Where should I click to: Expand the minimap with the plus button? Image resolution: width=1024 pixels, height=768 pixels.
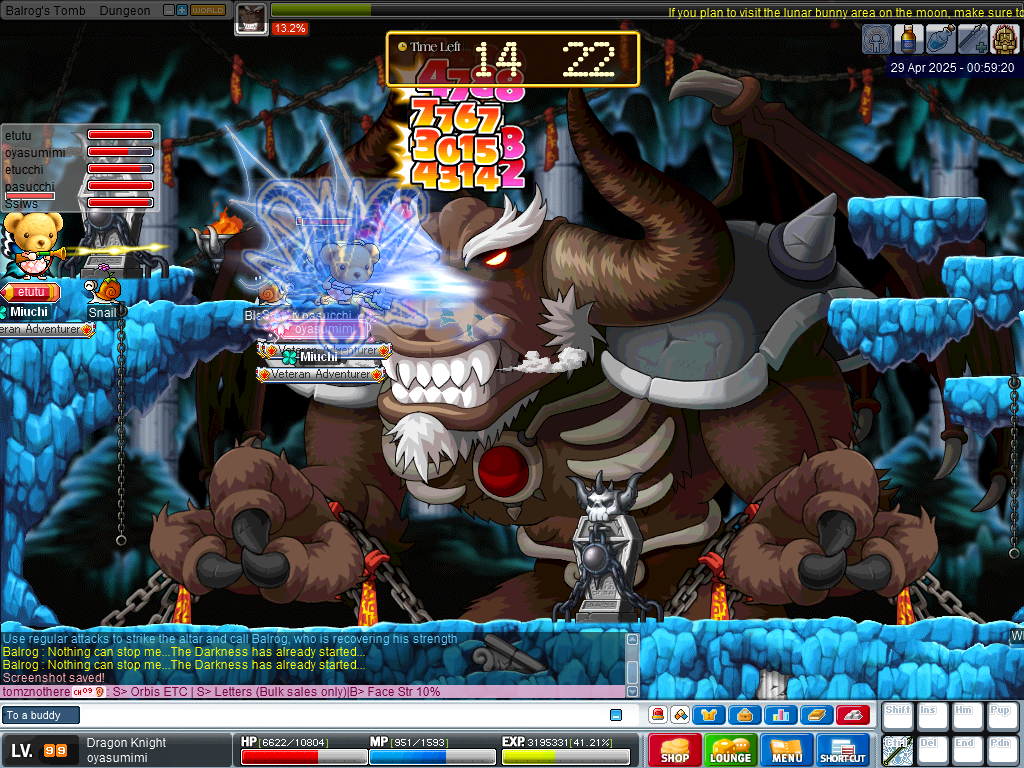(182, 10)
